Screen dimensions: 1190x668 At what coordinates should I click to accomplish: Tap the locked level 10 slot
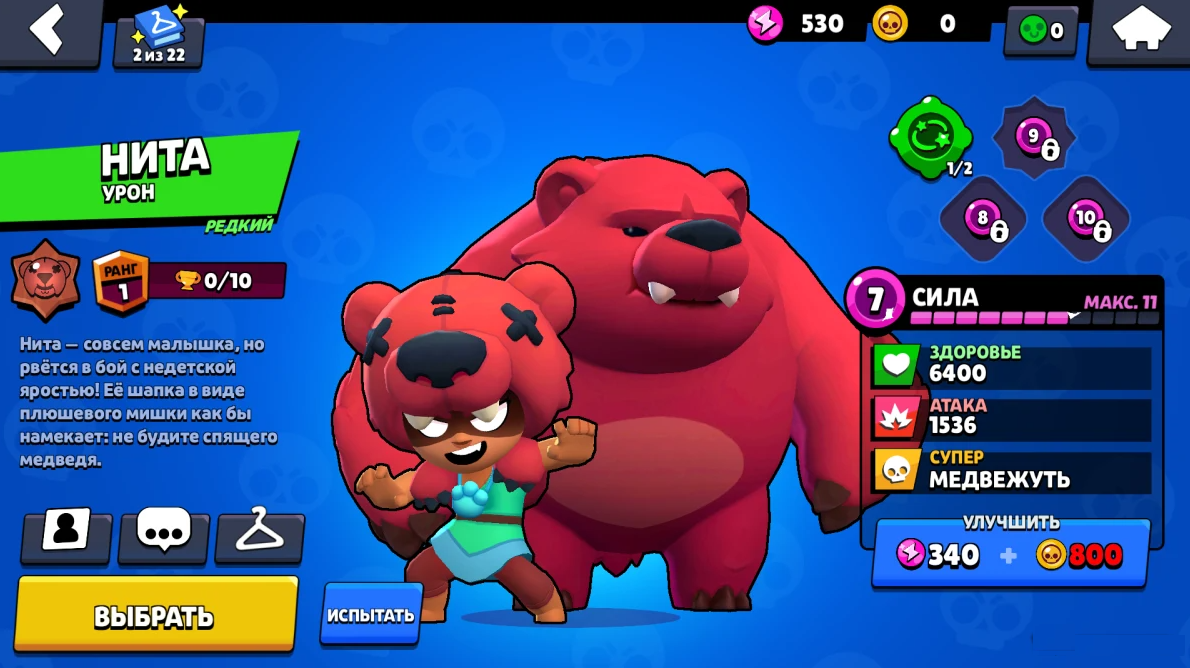[x=1086, y=218]
